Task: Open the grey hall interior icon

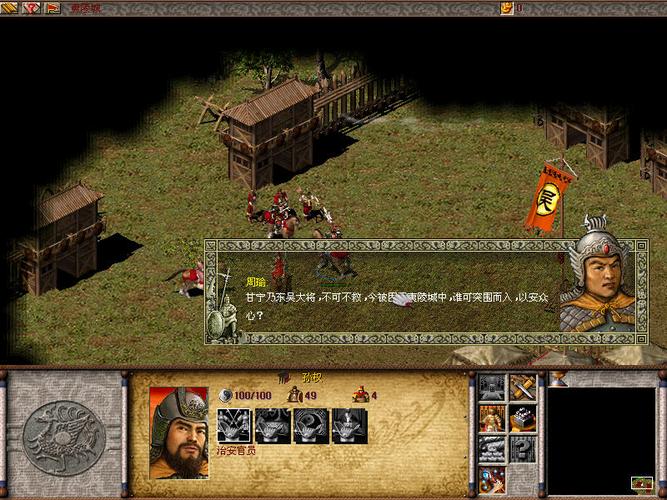Action: [491, 387]
